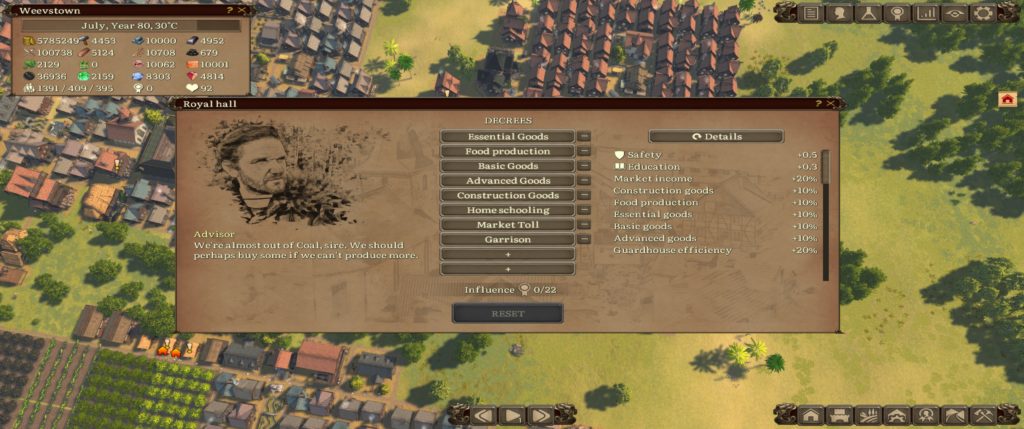Open the game settings gear
This screenshot has width=1024, height=429.
(x=983, y=13)
